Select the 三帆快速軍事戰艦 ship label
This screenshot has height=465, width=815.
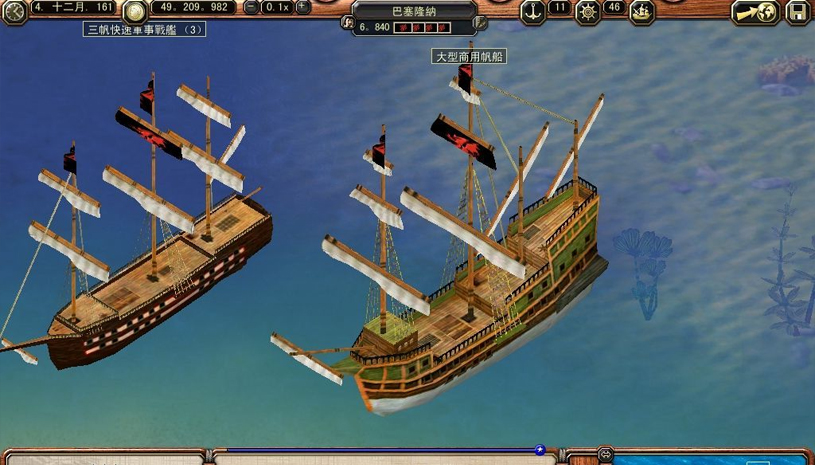144,30
